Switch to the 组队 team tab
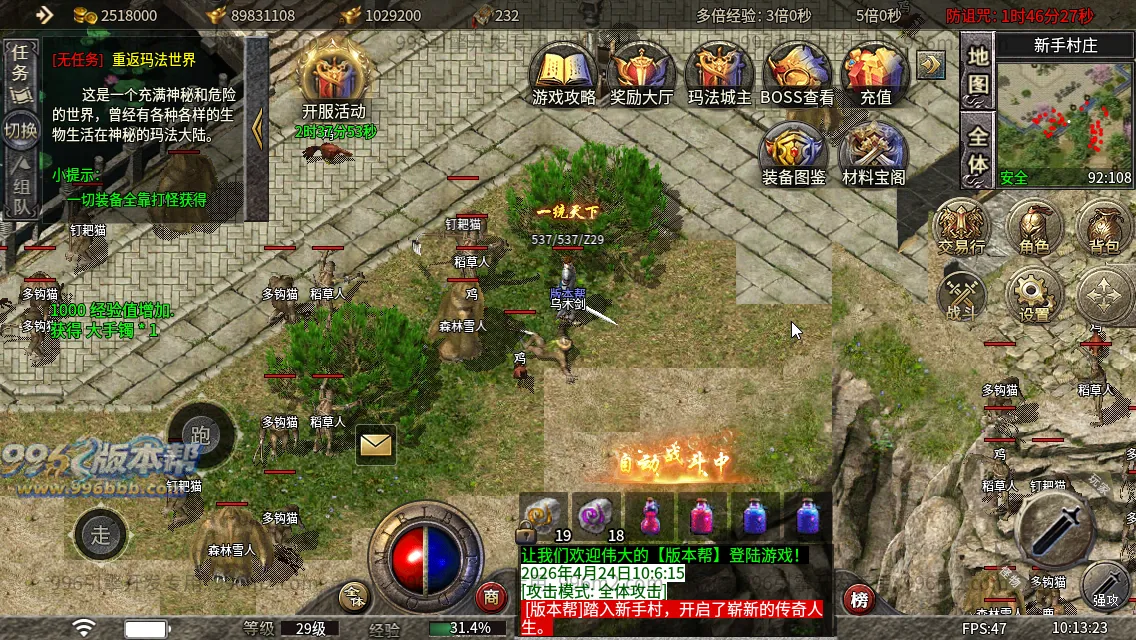Screen dimensions: 1136x640 pyautogui.click(x=19, y=195)
